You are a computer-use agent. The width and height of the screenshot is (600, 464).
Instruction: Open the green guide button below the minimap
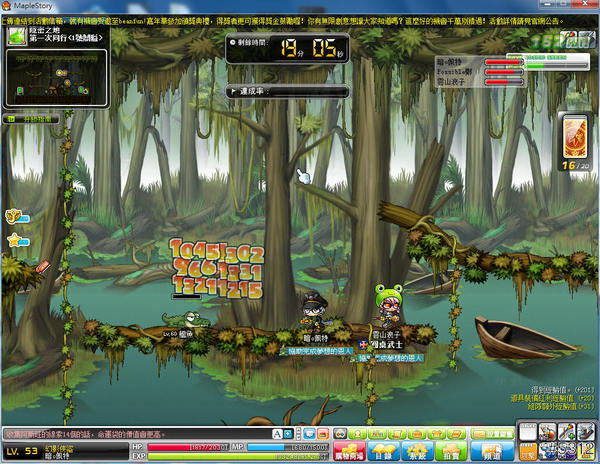[33, 119]
